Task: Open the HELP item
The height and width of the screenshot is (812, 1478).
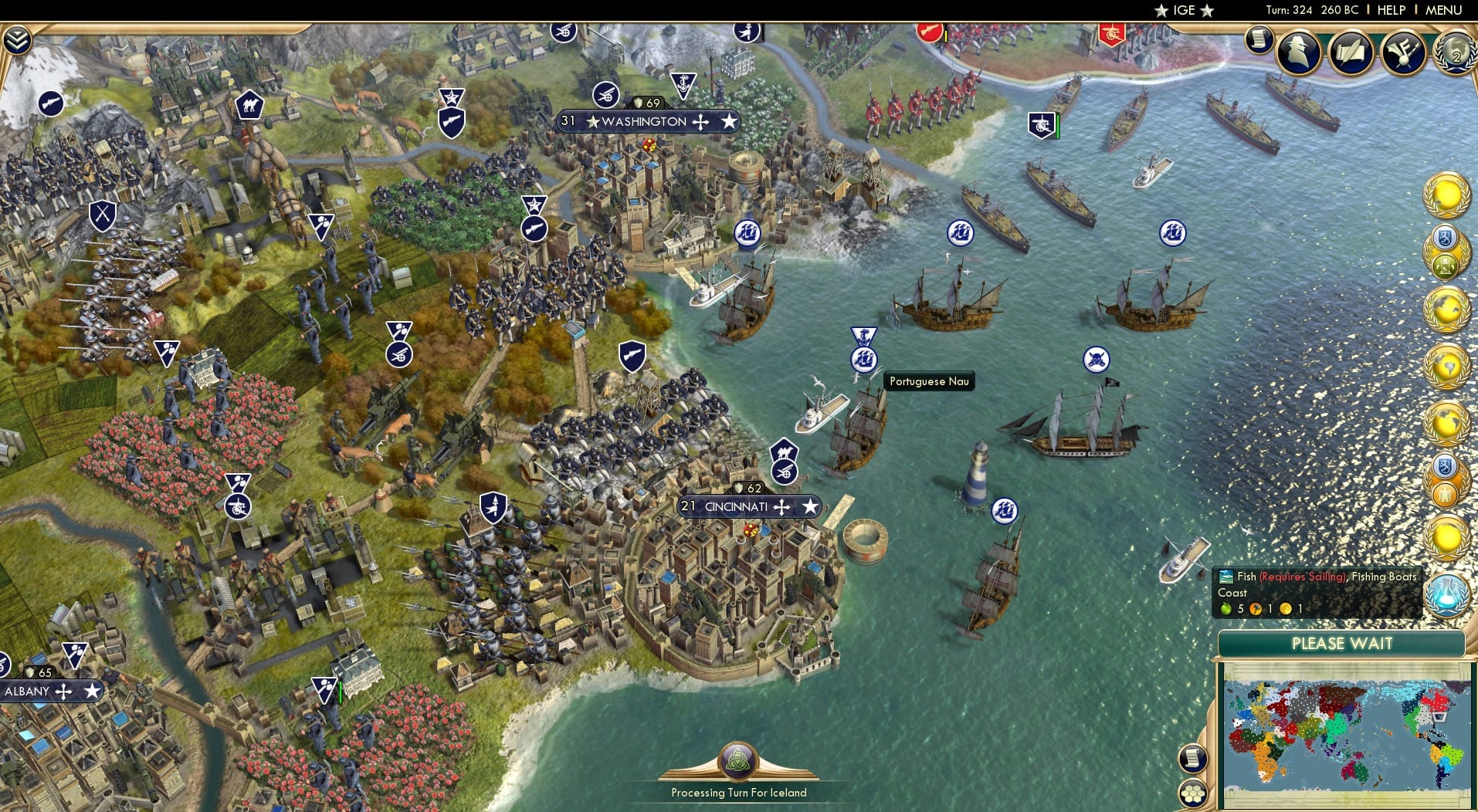Action: point(1389,10)
